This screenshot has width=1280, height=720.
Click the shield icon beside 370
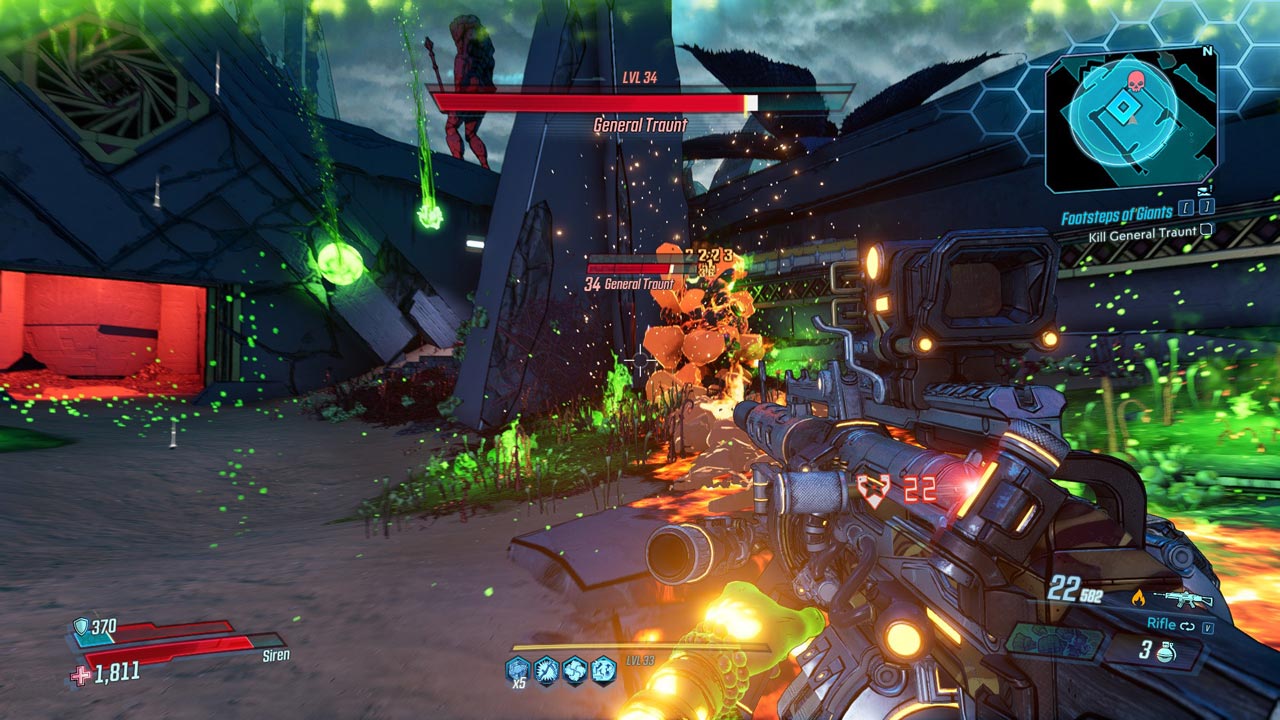coord(81,627)
